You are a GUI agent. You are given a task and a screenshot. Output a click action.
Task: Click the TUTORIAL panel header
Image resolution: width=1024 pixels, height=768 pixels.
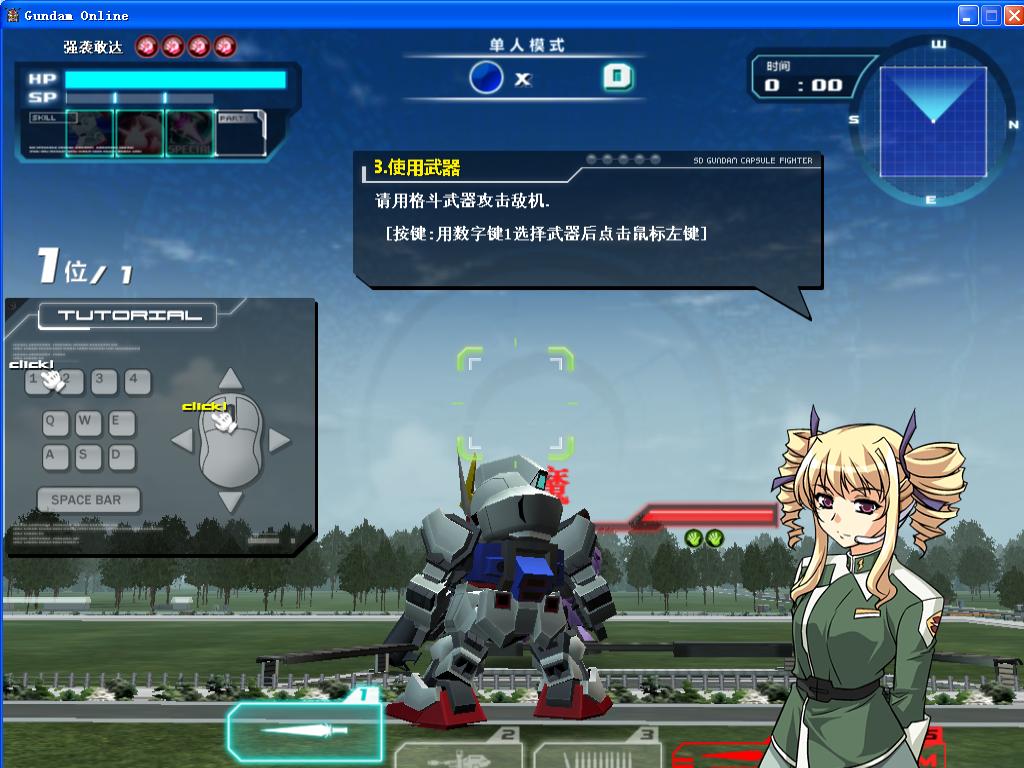(128, 316)
